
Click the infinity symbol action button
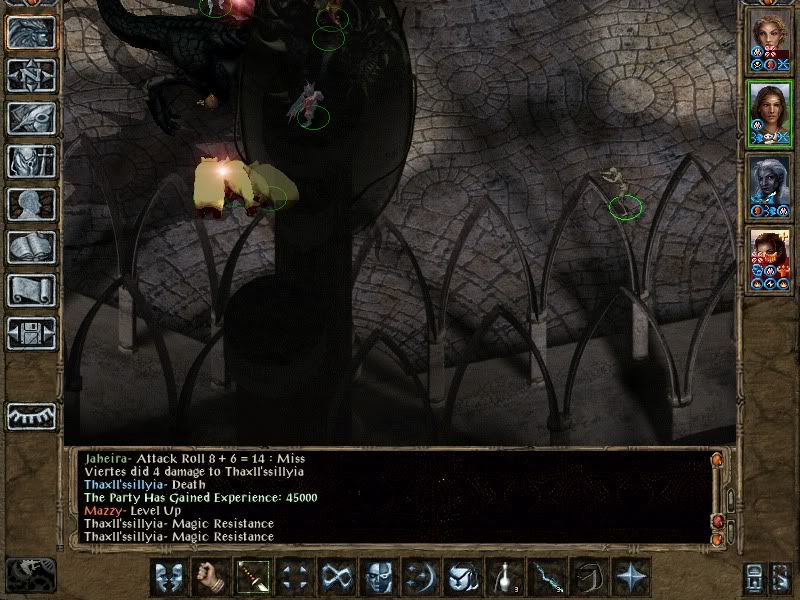coord(335,577)
